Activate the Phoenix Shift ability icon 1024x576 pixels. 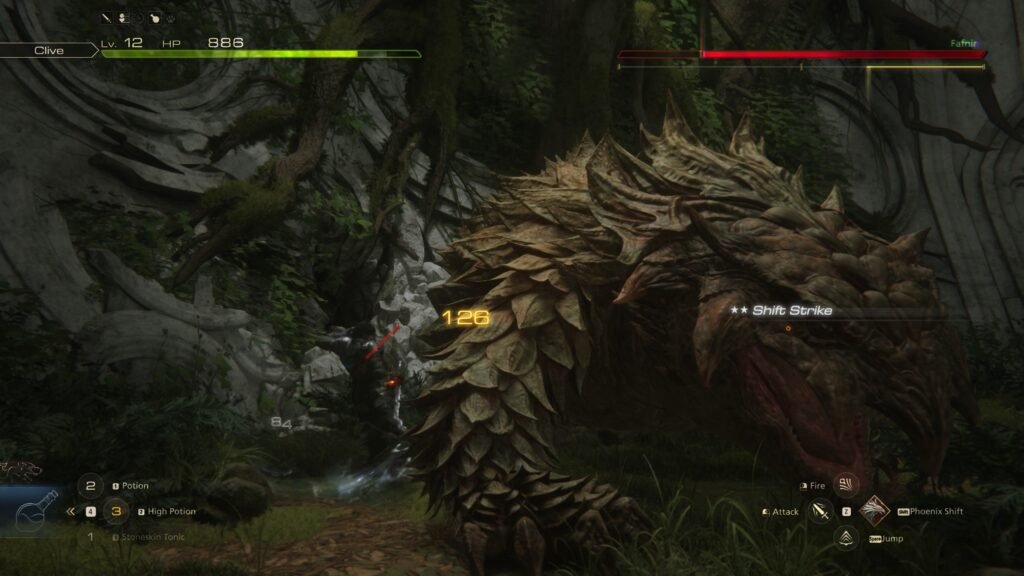874,511
